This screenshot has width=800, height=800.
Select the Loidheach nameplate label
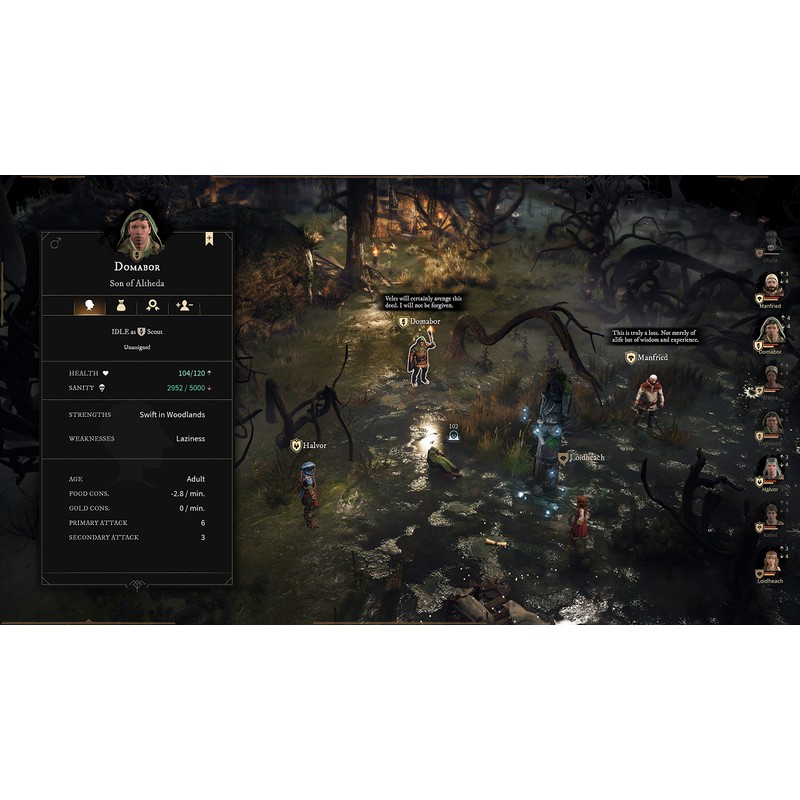click(x=582, y=457)
